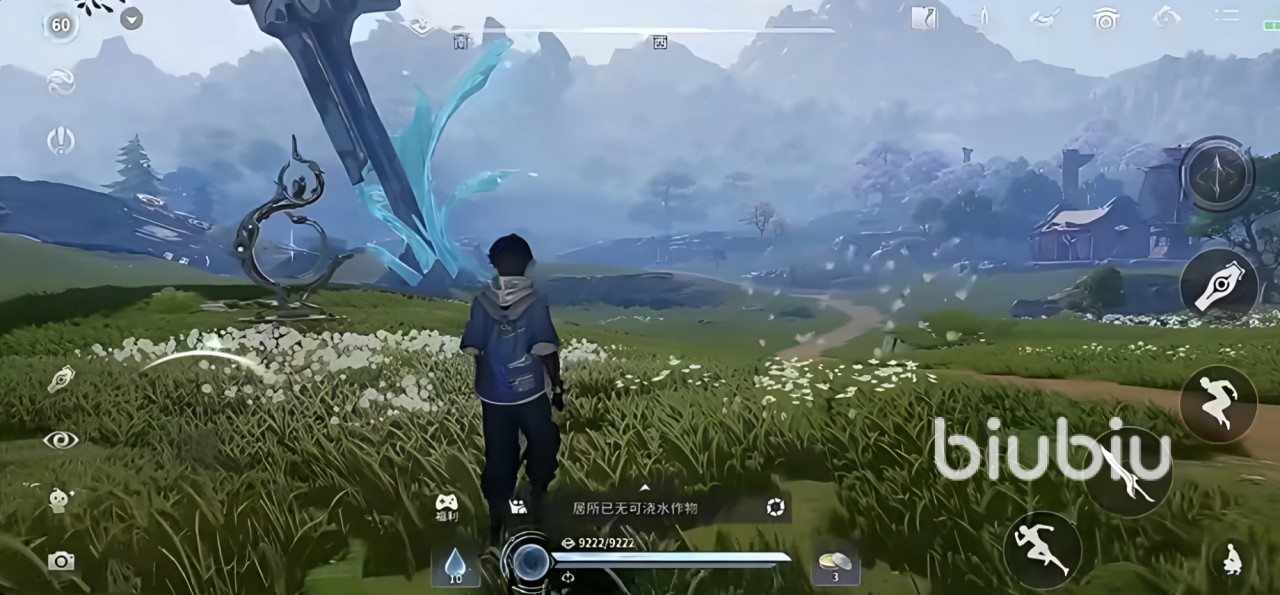The height and width of the screenshot is (595, 1280).
Task: Open the list menu icon at top right
Action: [1226, 16]
